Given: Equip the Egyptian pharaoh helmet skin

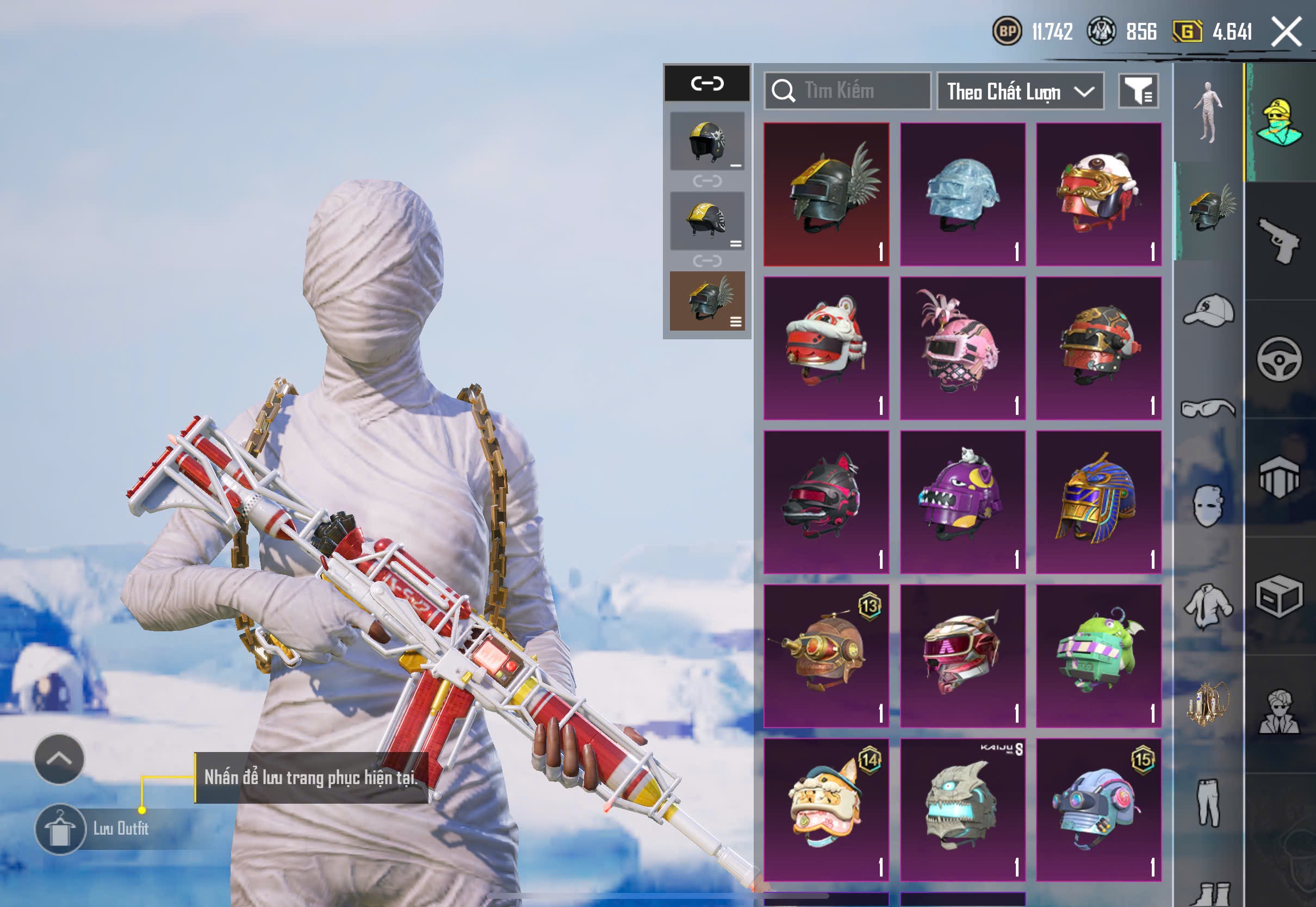Looking at the screenshot, I should coord(1098,502).
